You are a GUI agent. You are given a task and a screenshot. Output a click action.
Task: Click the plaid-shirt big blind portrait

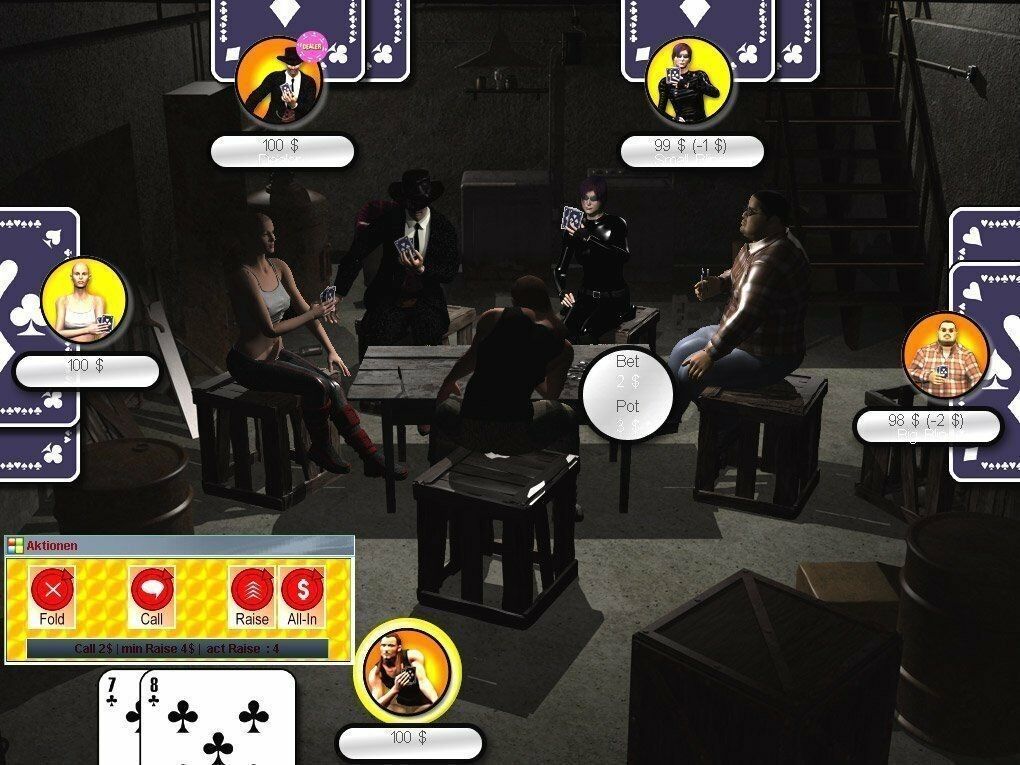coord(944,355)
